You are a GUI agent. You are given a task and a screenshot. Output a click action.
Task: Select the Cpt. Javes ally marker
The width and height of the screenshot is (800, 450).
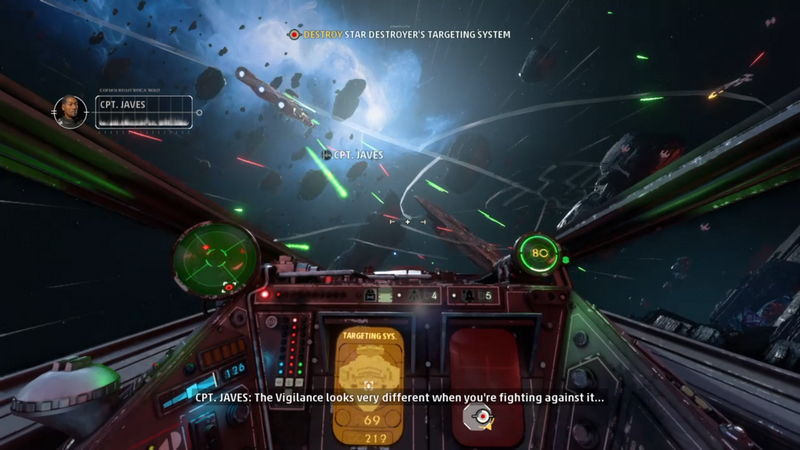click(355, 155)
